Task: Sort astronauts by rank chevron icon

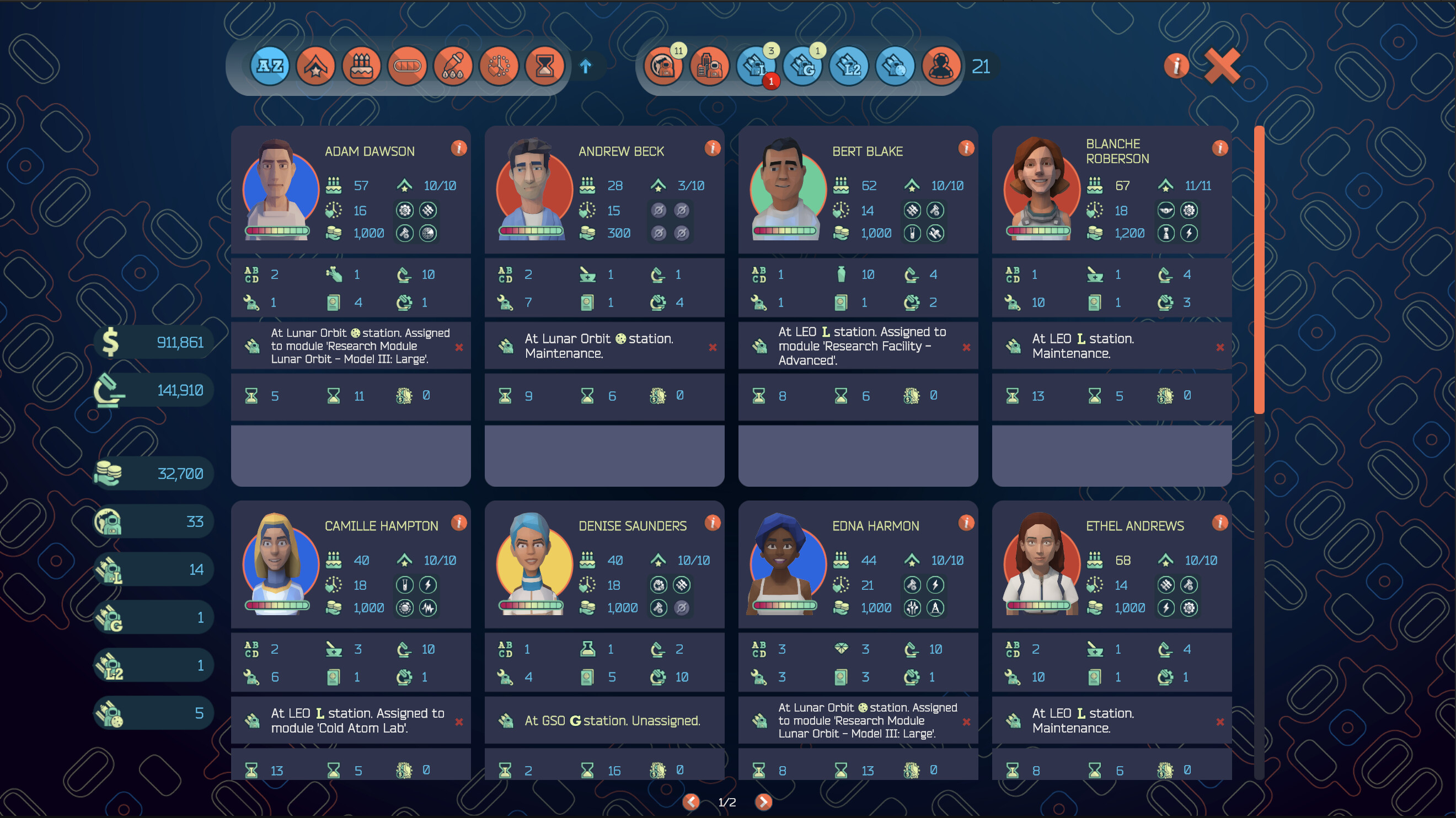Action: 315,67
